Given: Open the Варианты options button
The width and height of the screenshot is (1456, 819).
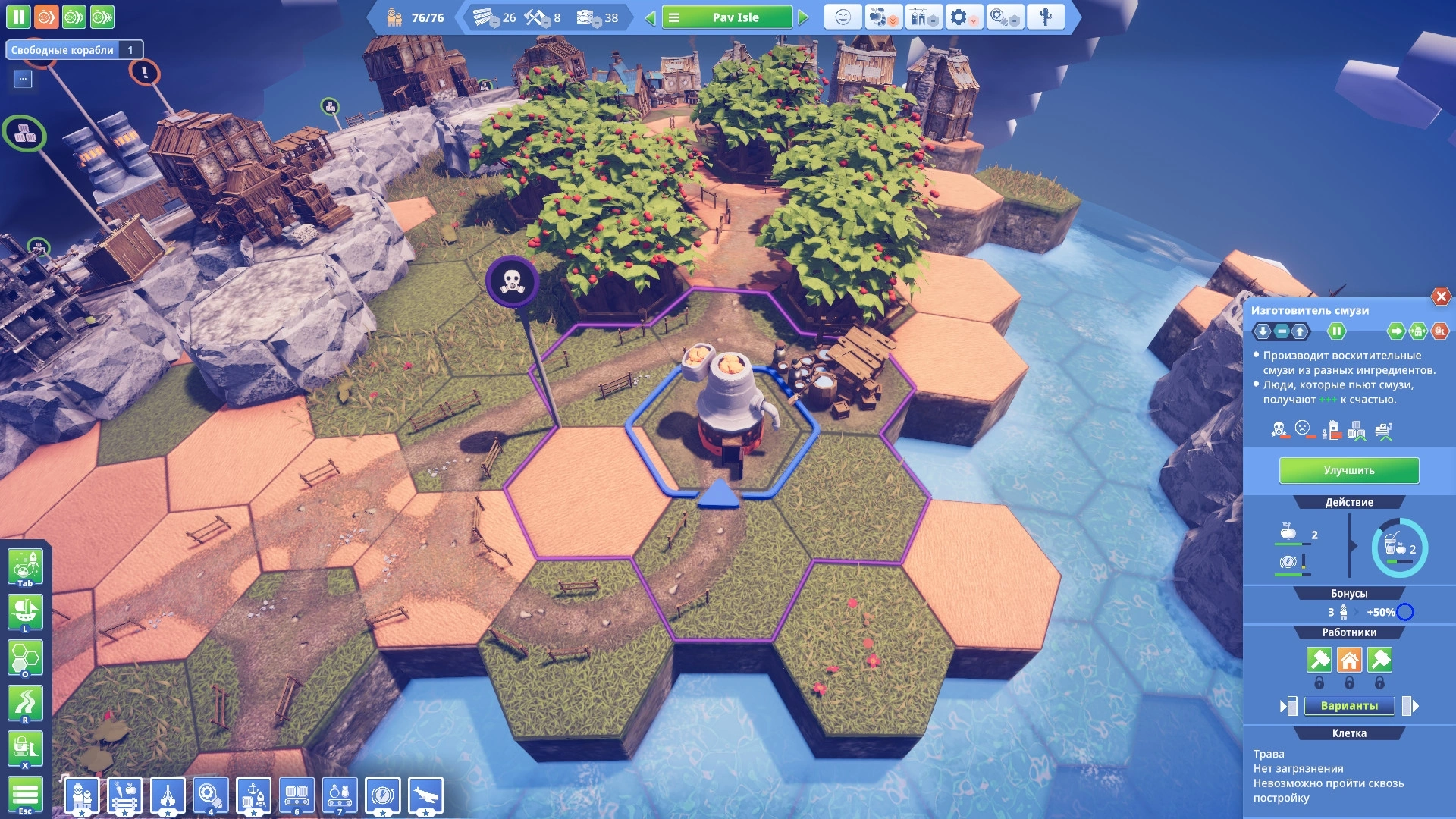Looking at the screenshot, I should click(x=1348, y=706).
